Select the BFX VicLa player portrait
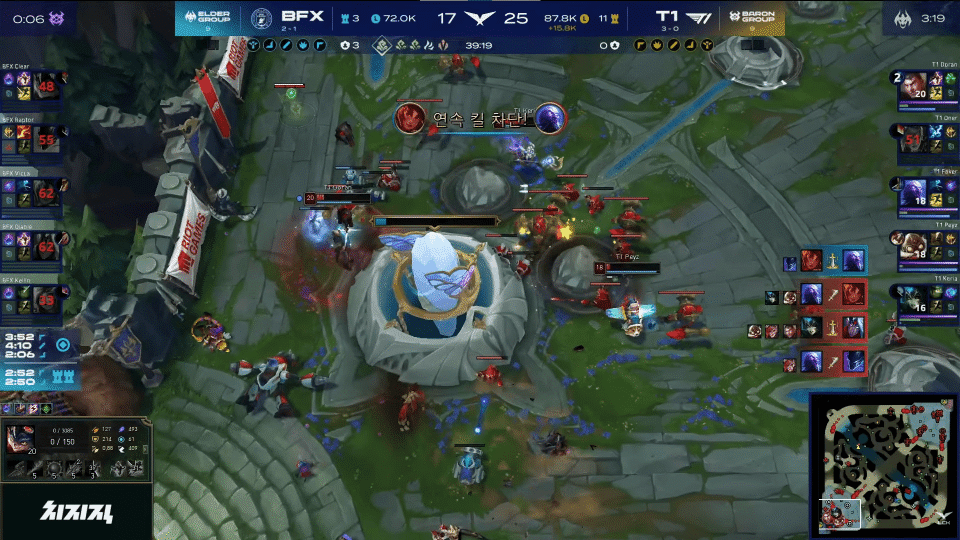The height and width of the screenshot is (540, 960). click(46, 191)
